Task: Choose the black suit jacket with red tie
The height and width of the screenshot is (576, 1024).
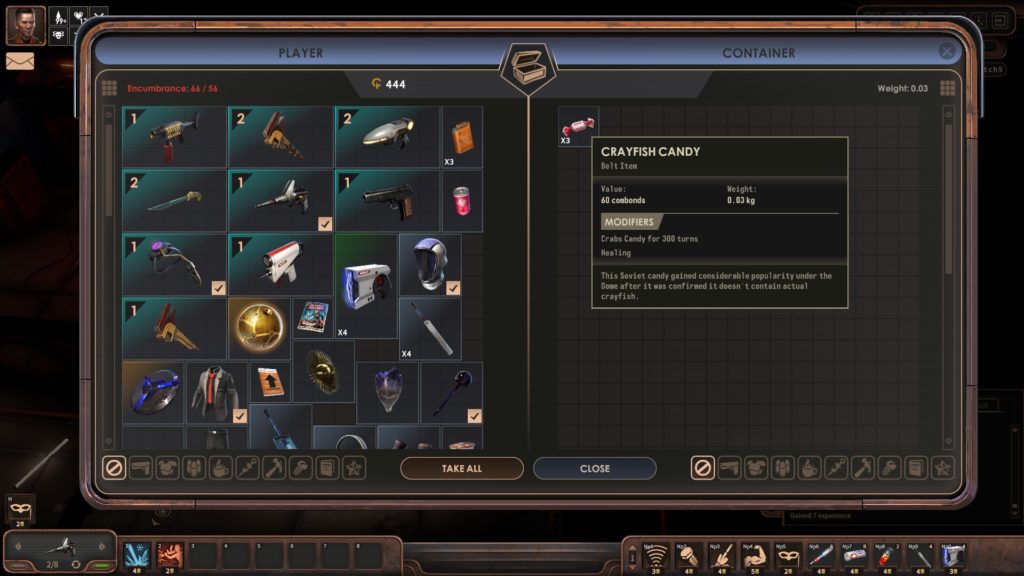Action: [217, 391]
